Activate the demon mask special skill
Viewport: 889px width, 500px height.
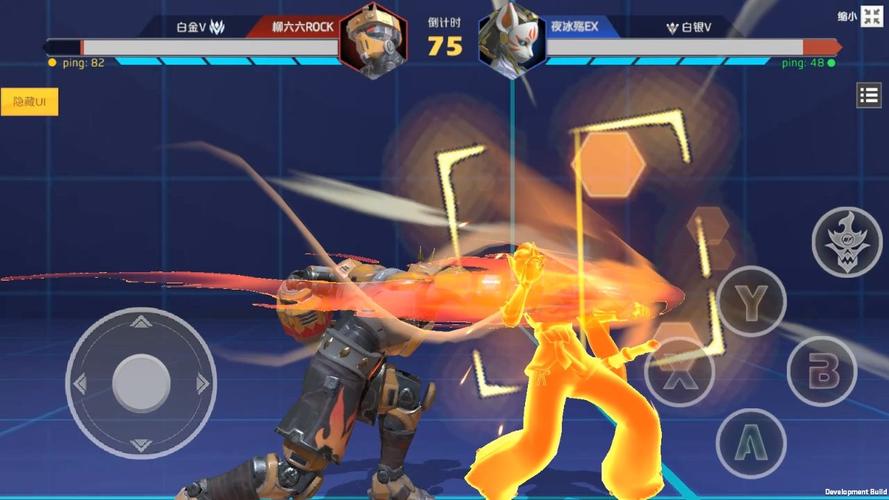[846, 241]
